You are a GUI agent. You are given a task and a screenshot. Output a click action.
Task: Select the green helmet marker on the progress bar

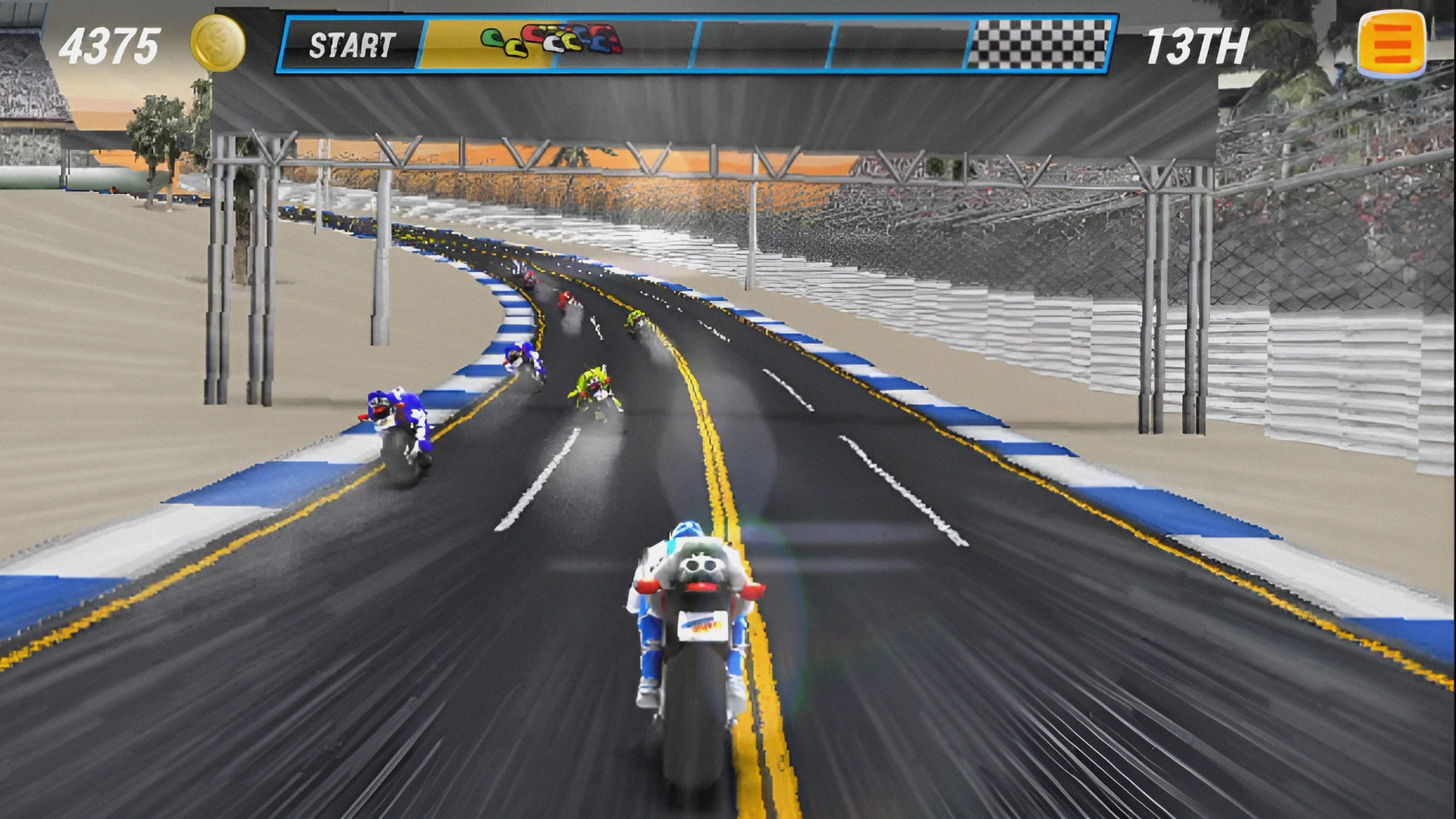pyautogui.click(x=493, y=36)
